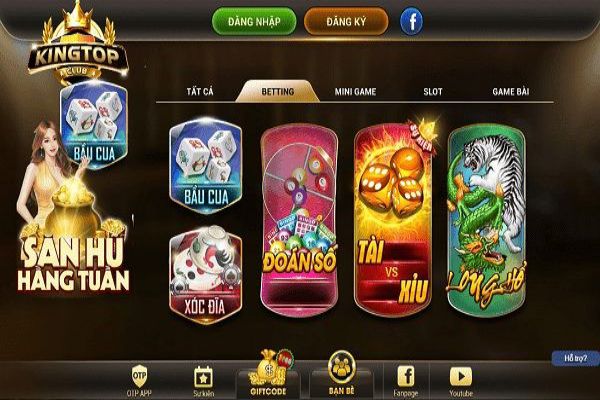This screenshot has height=400, width=600.
Task: Open the Đăng Ký registration button
Action: point(345,21)
